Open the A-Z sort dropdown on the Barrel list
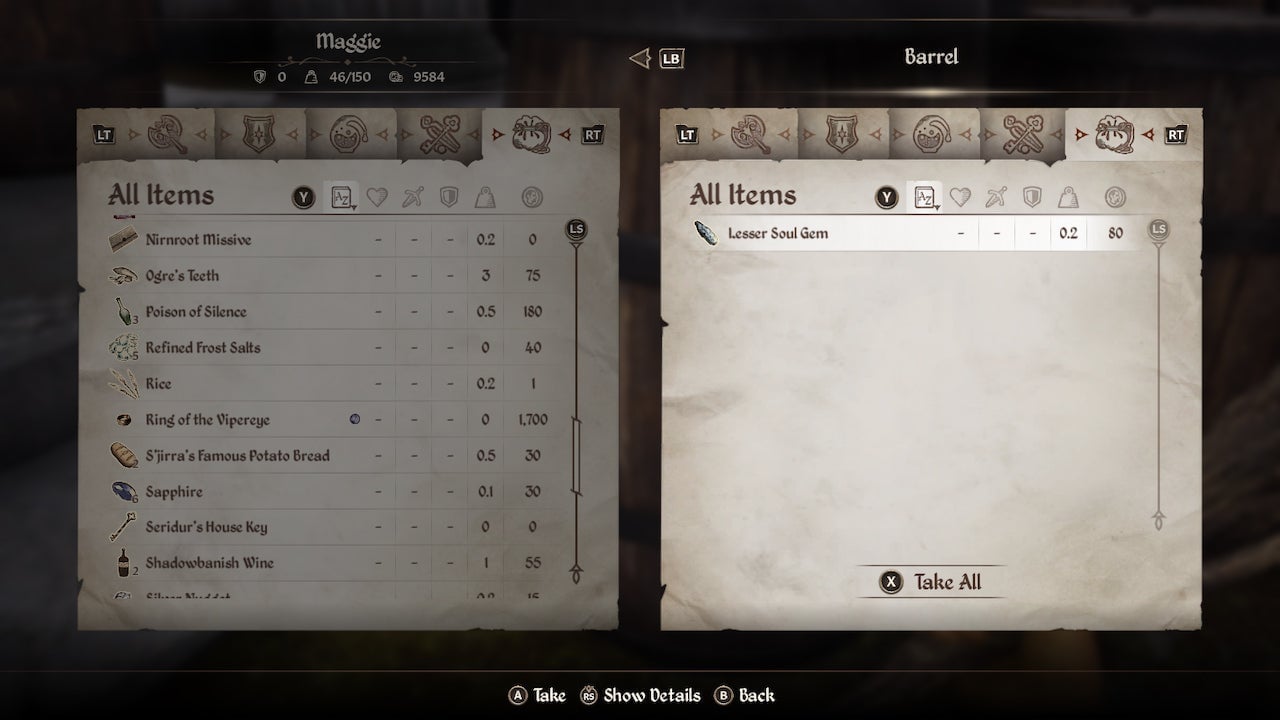 (x=925, y=197)
